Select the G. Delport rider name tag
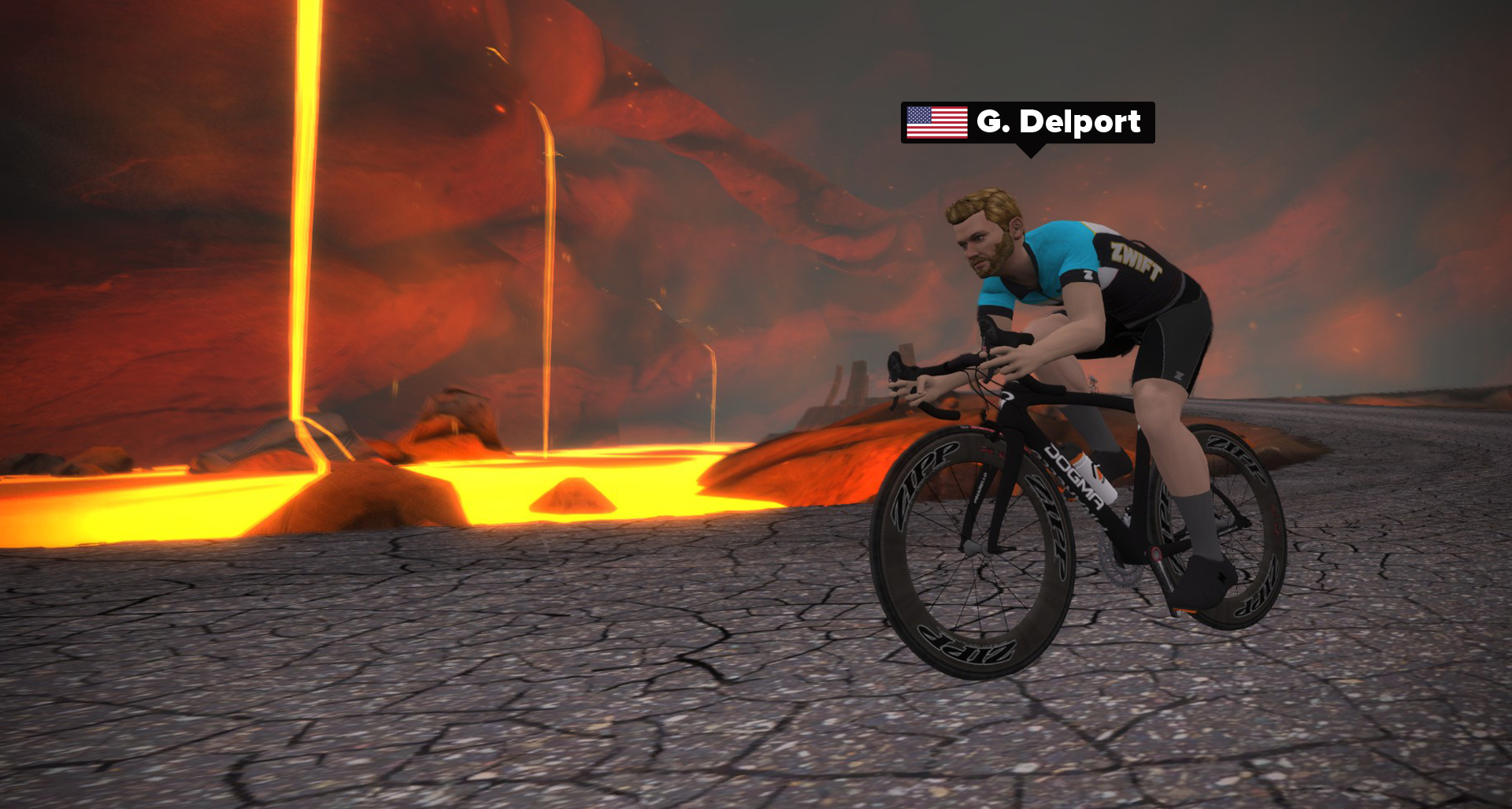 (x=1028, y=123)
